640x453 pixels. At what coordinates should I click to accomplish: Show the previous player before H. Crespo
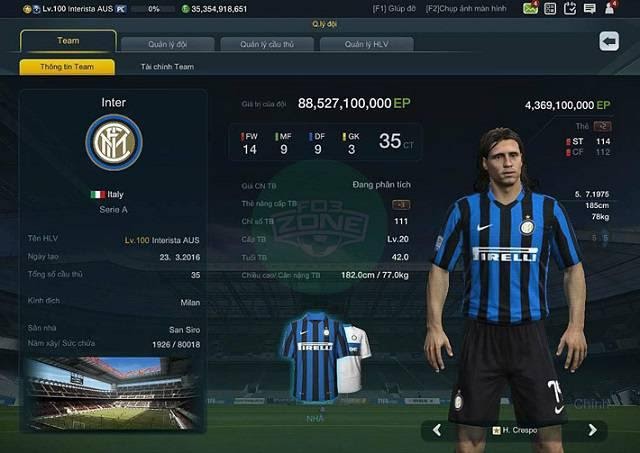[x=437, y=430]
